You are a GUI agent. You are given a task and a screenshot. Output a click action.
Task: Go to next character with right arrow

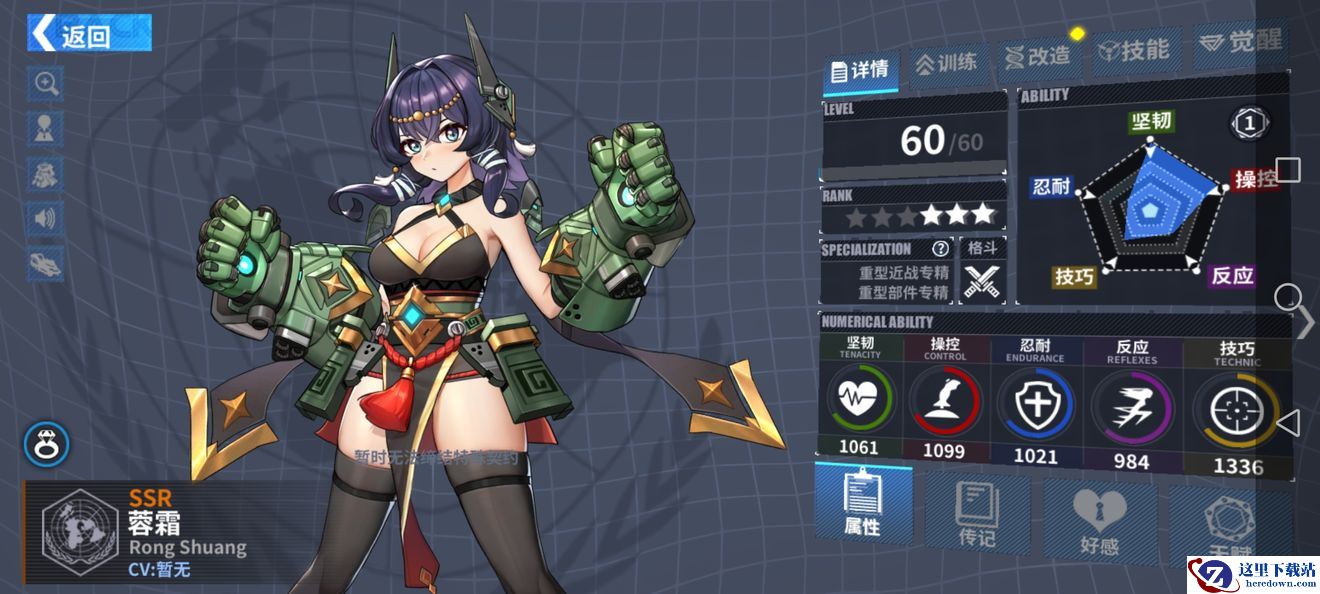tap(1305, 322)
